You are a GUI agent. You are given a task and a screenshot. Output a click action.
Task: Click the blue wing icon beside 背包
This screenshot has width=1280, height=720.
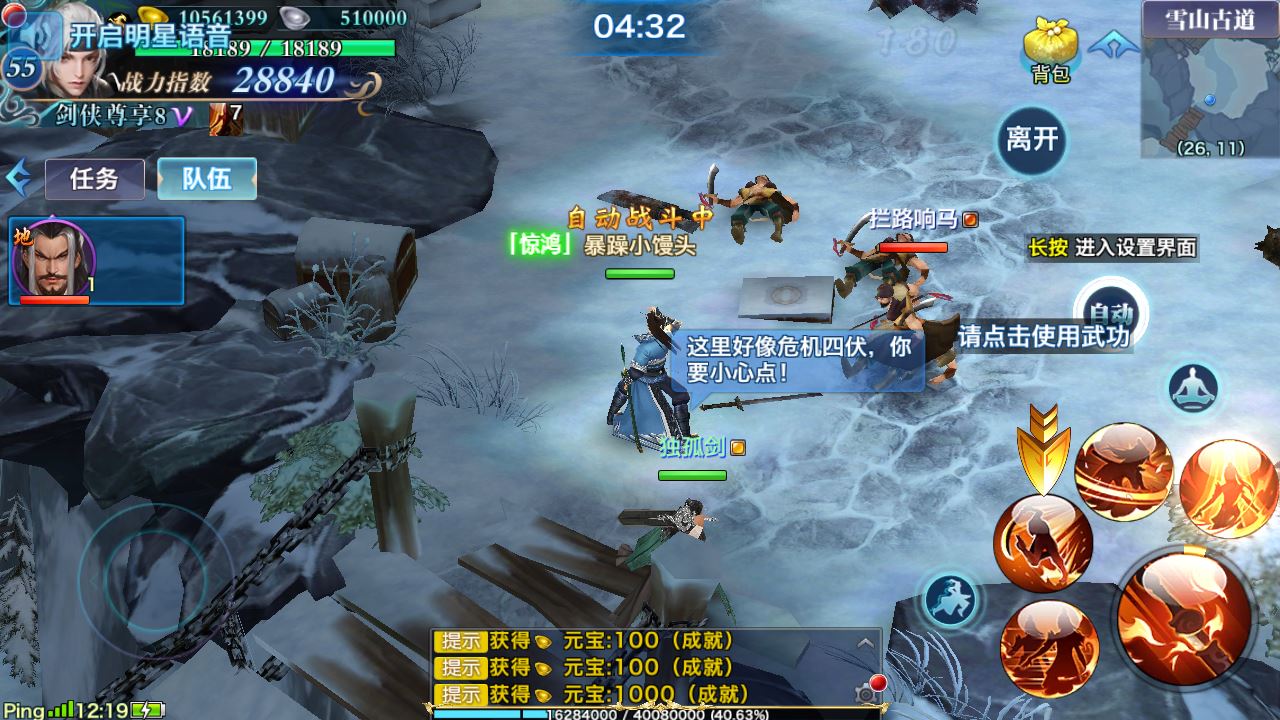1113,45
